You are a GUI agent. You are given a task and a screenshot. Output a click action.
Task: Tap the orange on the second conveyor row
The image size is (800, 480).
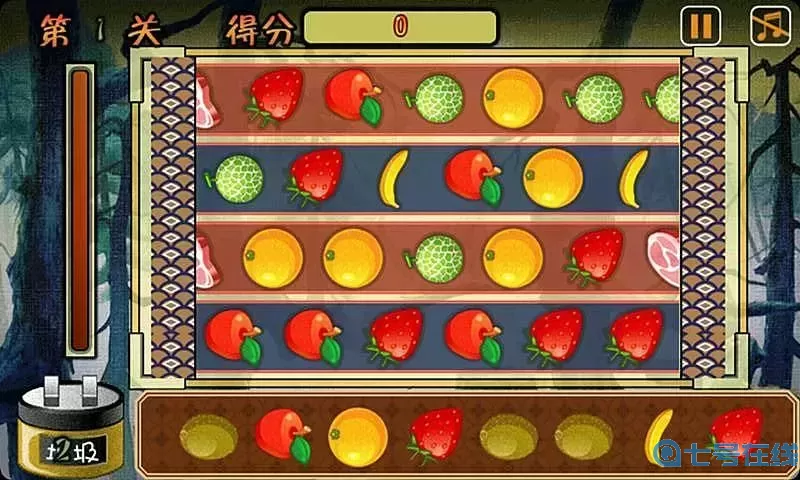(552, 178)
